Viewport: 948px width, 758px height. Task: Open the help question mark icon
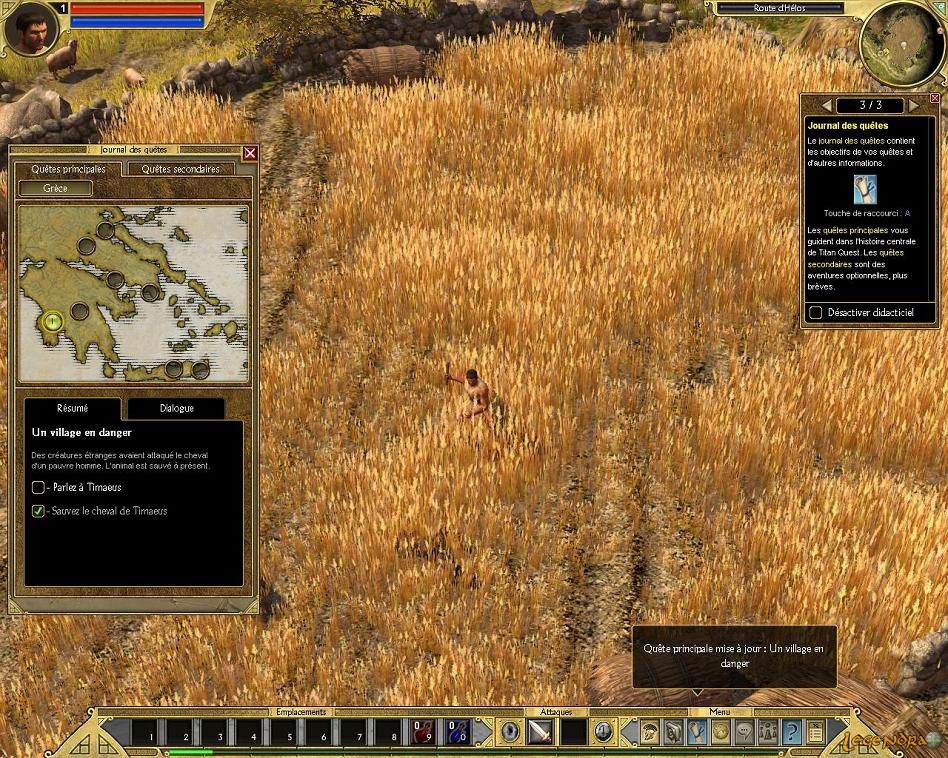[791, 732]
